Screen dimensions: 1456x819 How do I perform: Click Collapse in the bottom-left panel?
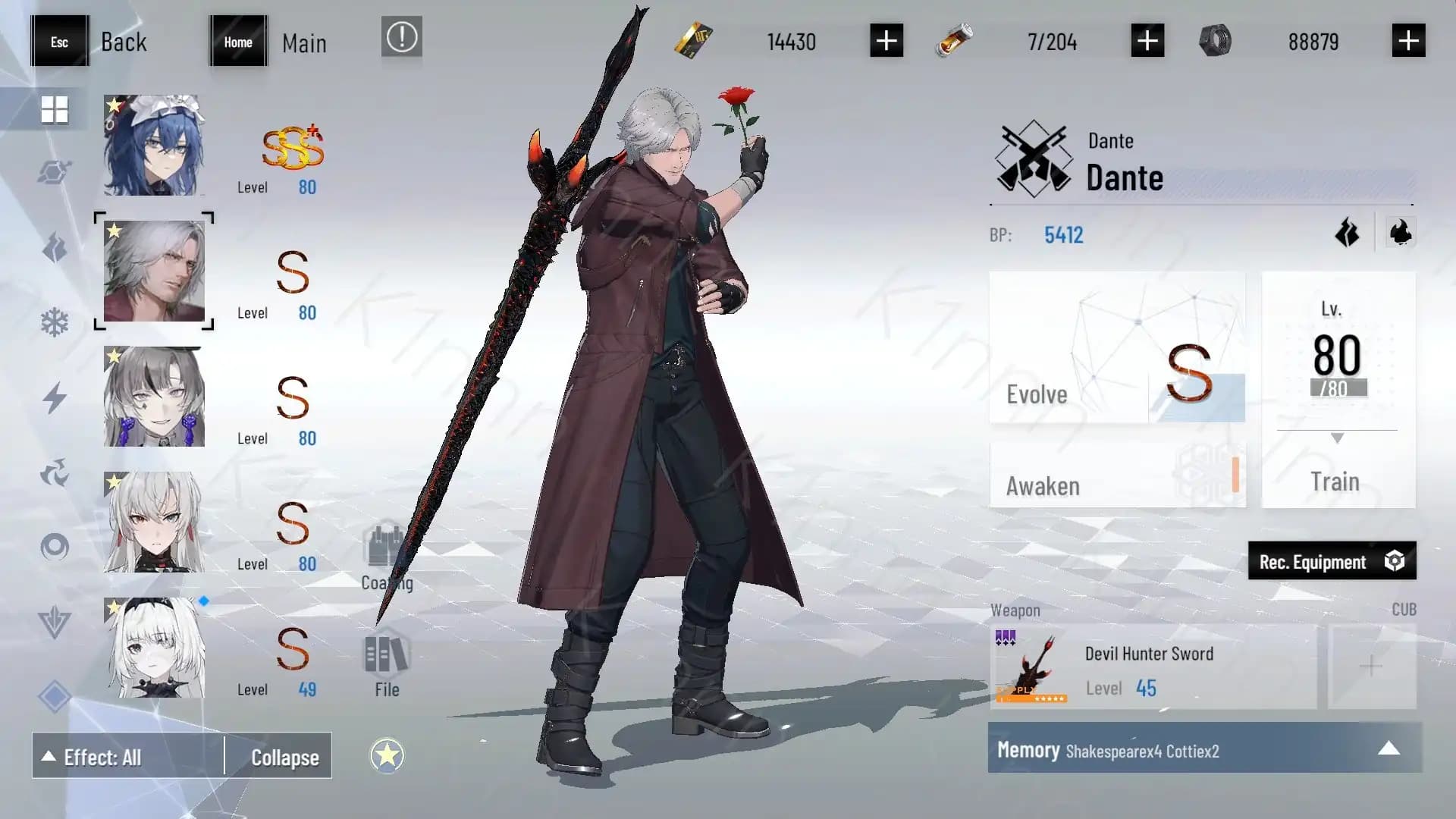click(x=284, y=756)
